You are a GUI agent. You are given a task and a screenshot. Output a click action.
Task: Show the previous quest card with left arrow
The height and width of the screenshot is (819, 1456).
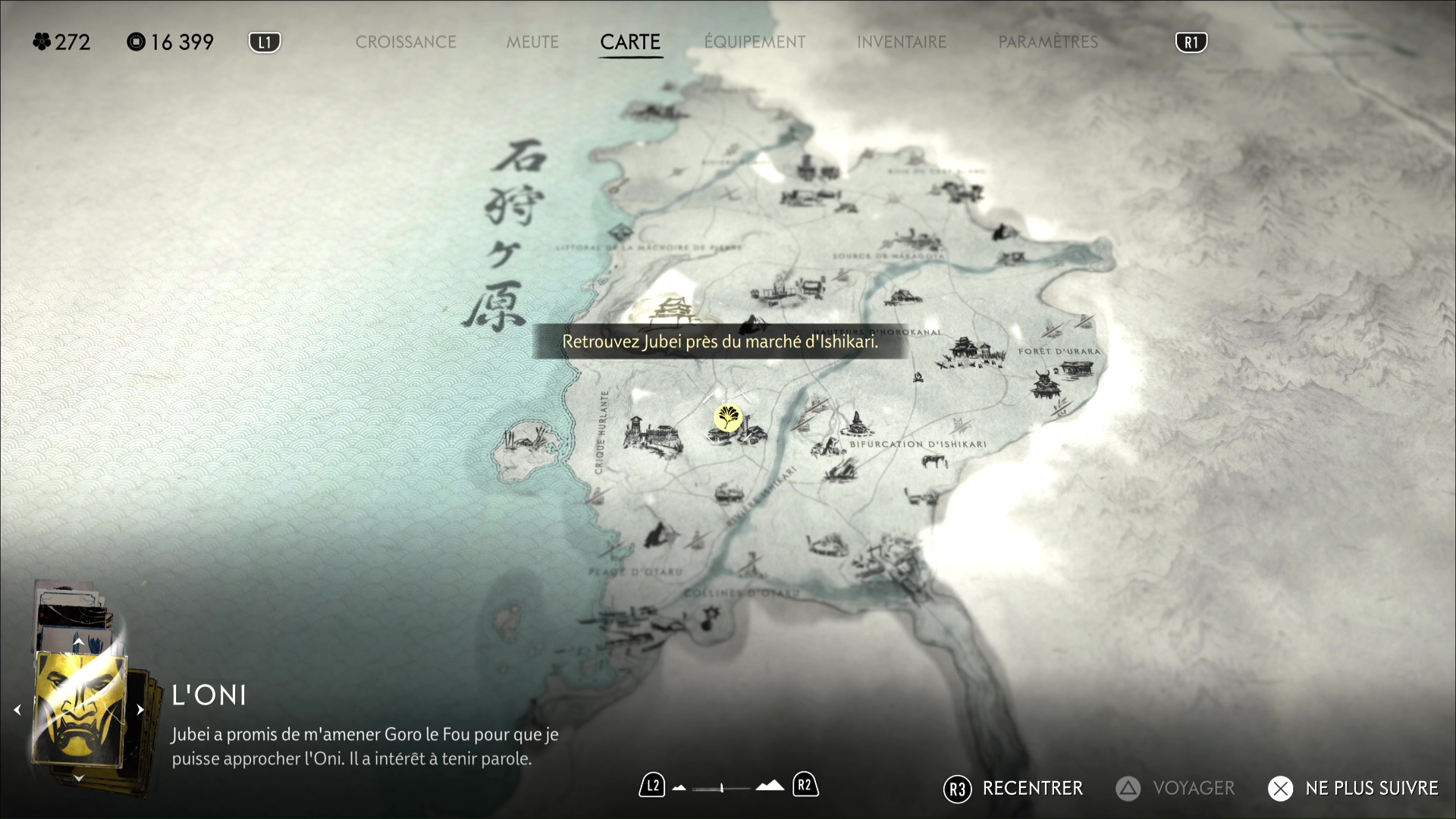tap(17, 710)
